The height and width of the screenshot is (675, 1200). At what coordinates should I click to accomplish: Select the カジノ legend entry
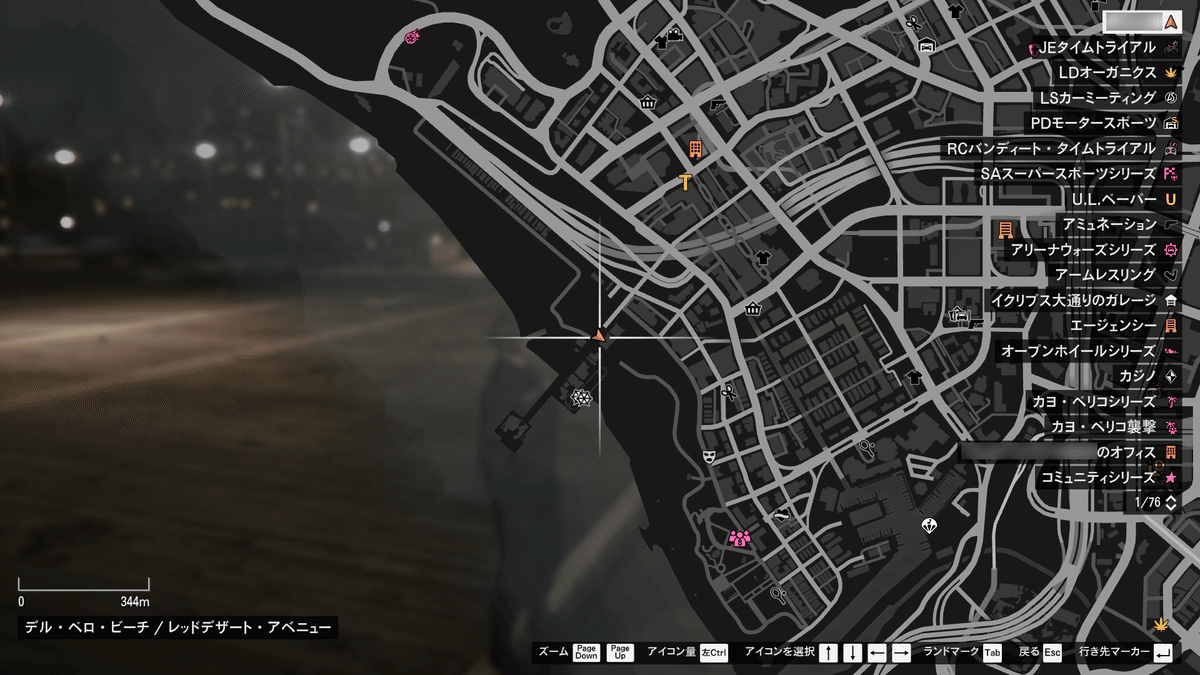(x=1142, y=376)
